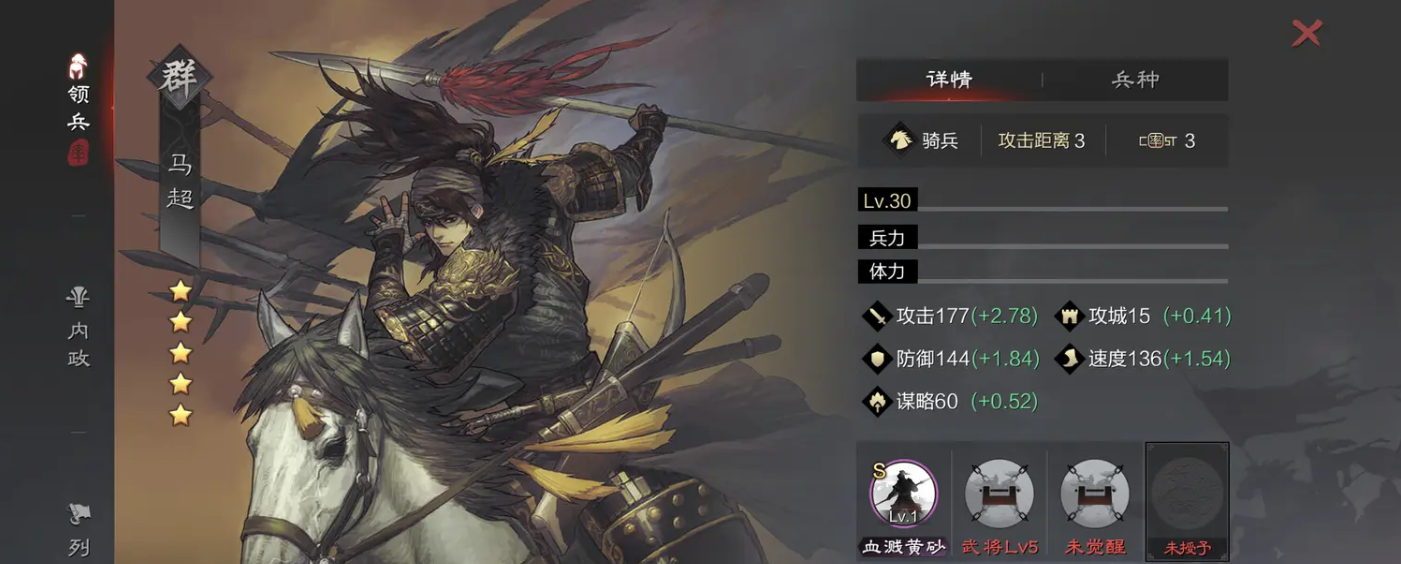This screenshot has width=1401, height=564.
Task: Open the 内政 sidebar section
Action: click(x=78, y=329)
